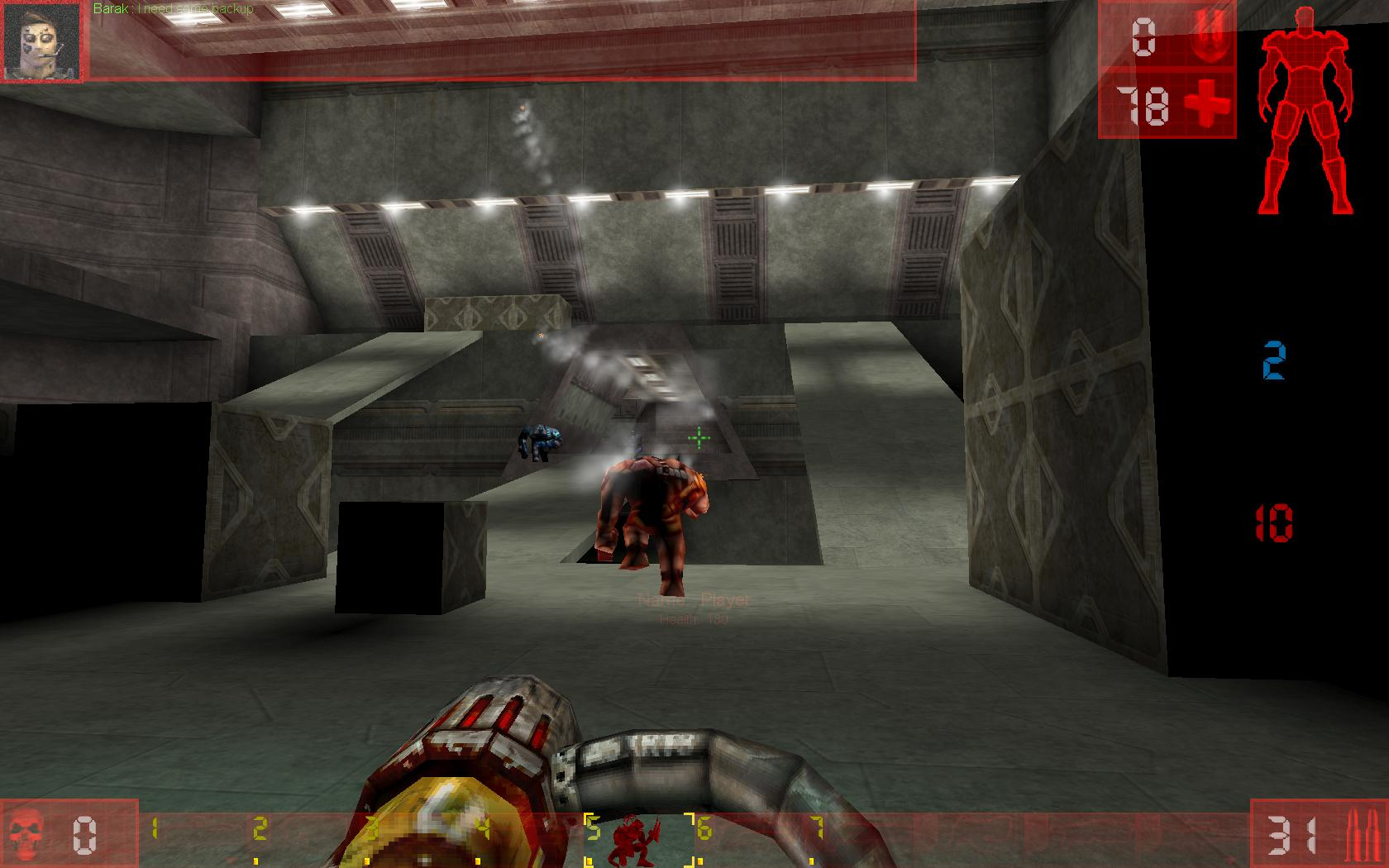Select weapon slot 1 on the weapon bar

[153, 827]
